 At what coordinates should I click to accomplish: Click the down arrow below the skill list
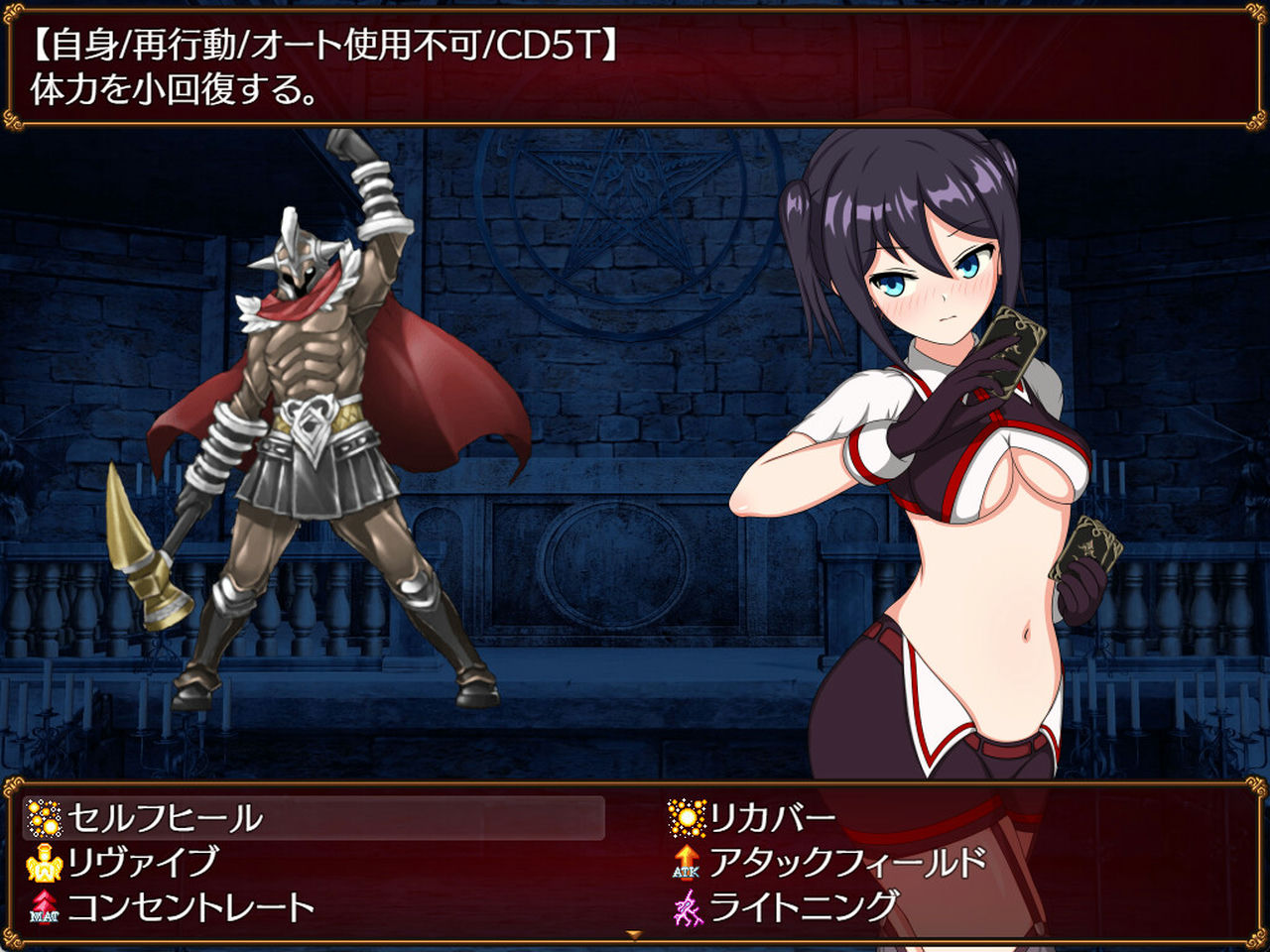click(633, 933)
